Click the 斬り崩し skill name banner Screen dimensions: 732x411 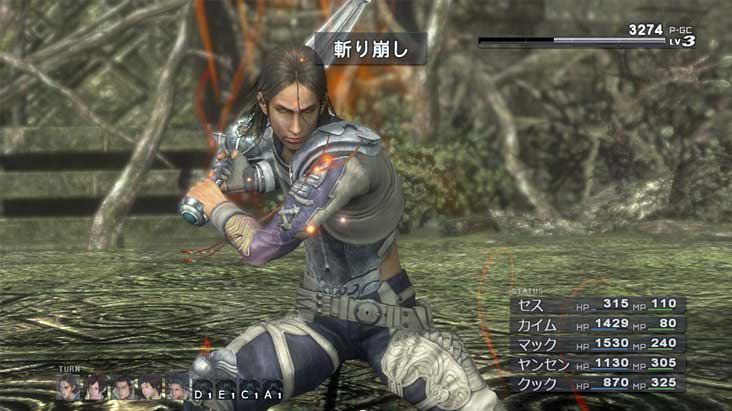tap(366, 47)
